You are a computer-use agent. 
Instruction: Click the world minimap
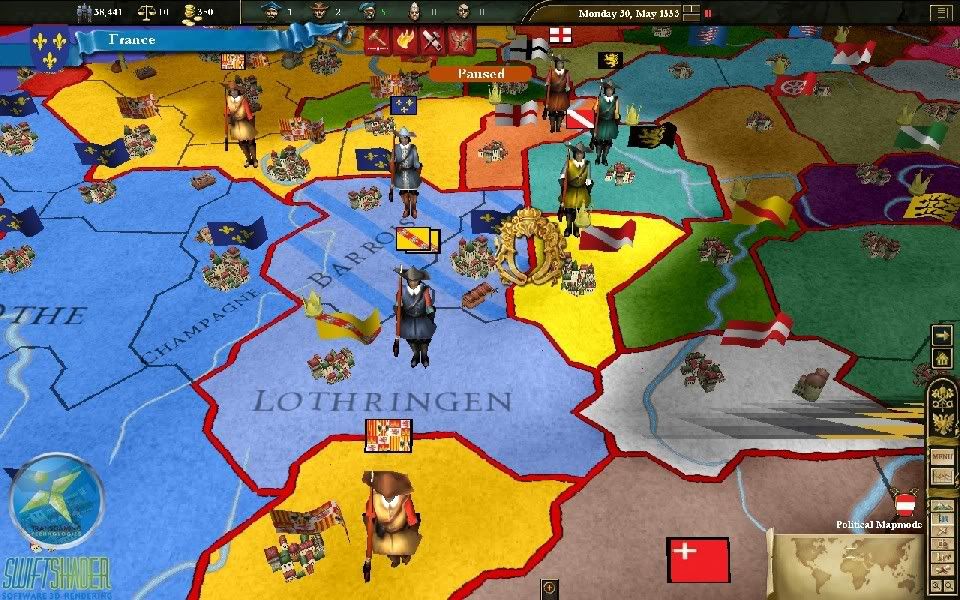(x=848, y=565)
